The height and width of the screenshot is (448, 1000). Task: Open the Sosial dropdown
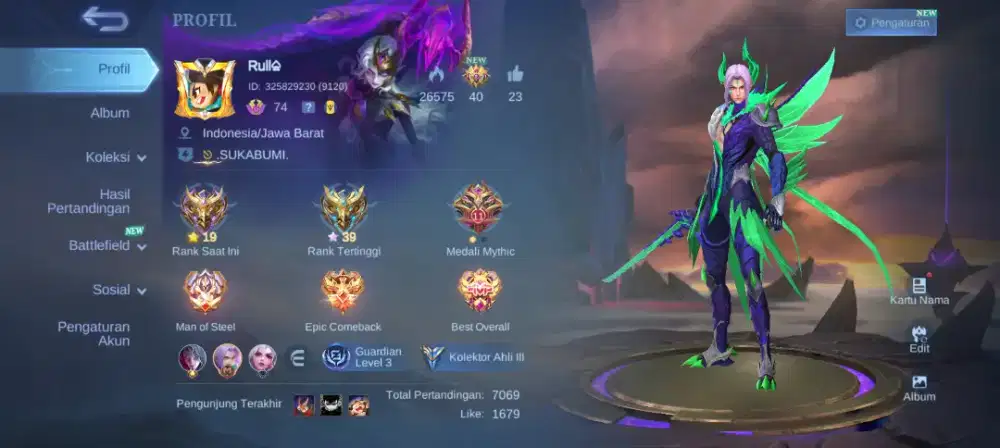[x=119, y=290]
